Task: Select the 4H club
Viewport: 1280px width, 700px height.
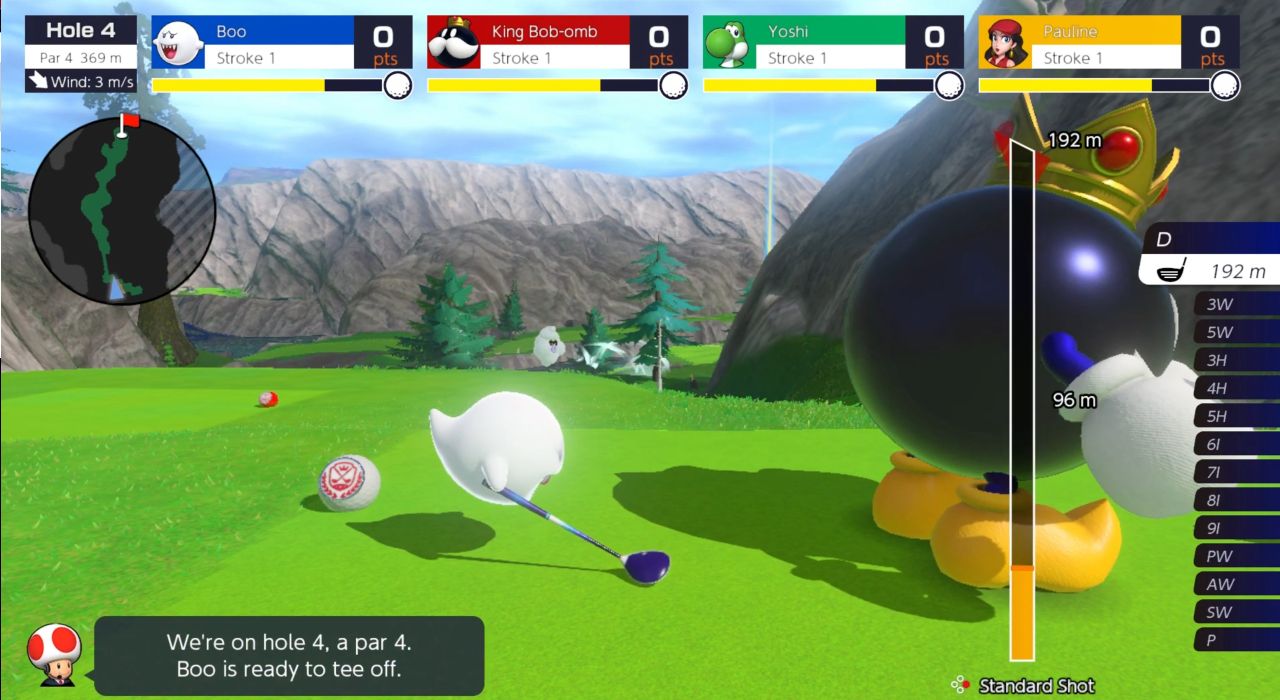Action: click(x=1235, y=388)
